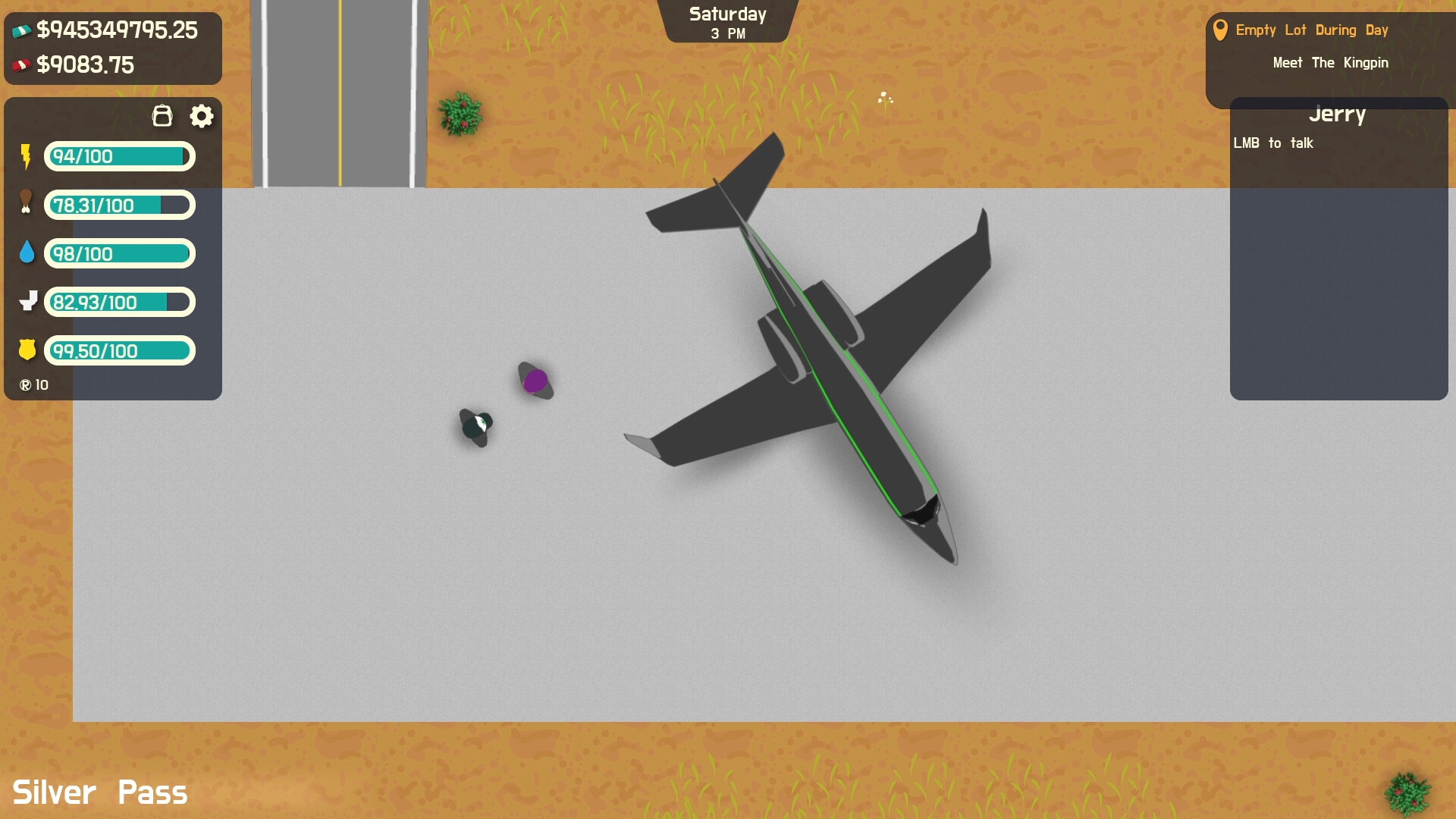Open the Meet The Kingpin objective
This screenshot has height=819, width=1456.
1330,63
